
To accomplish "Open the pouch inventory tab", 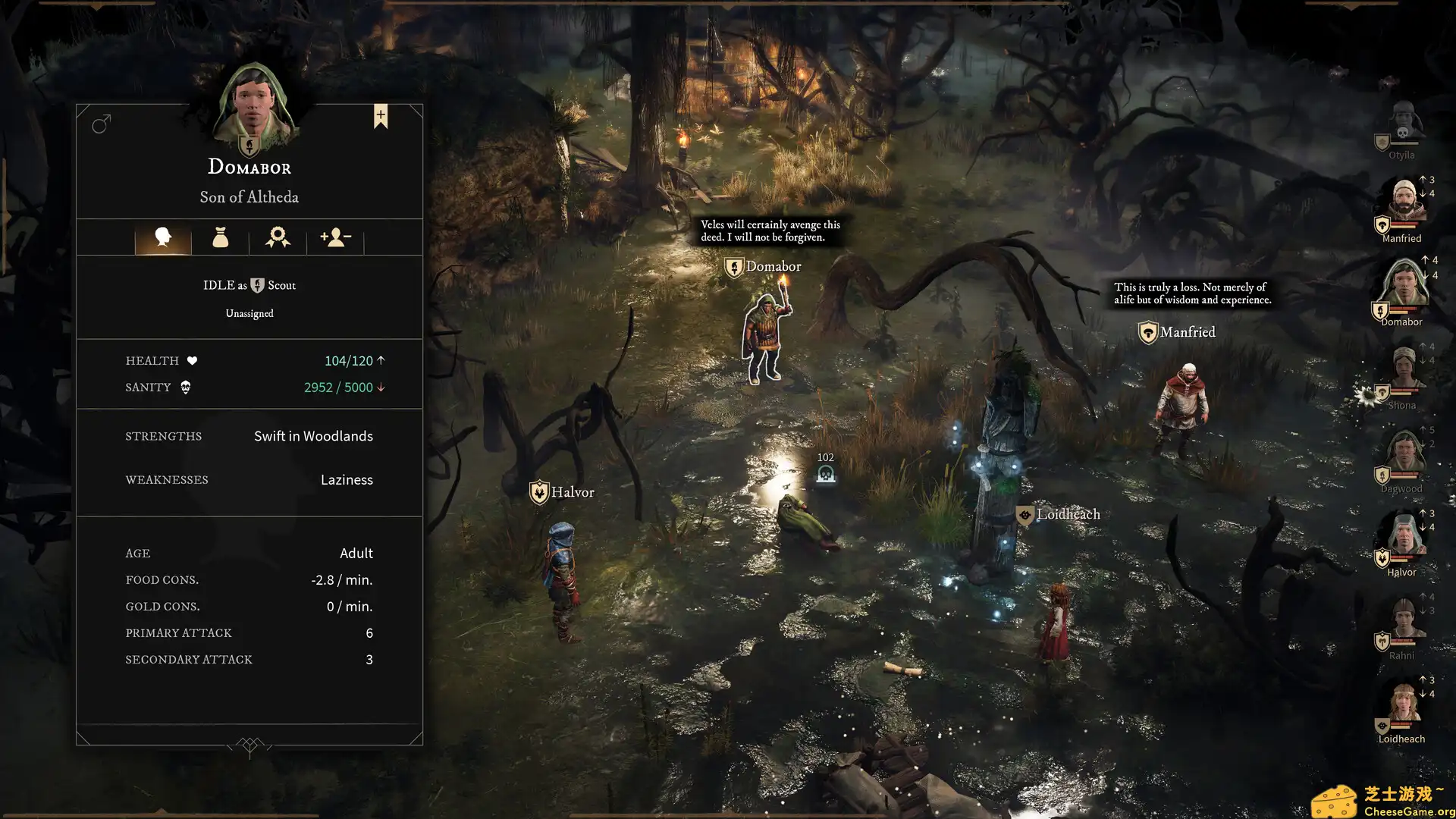I will [x=220, y=237].
